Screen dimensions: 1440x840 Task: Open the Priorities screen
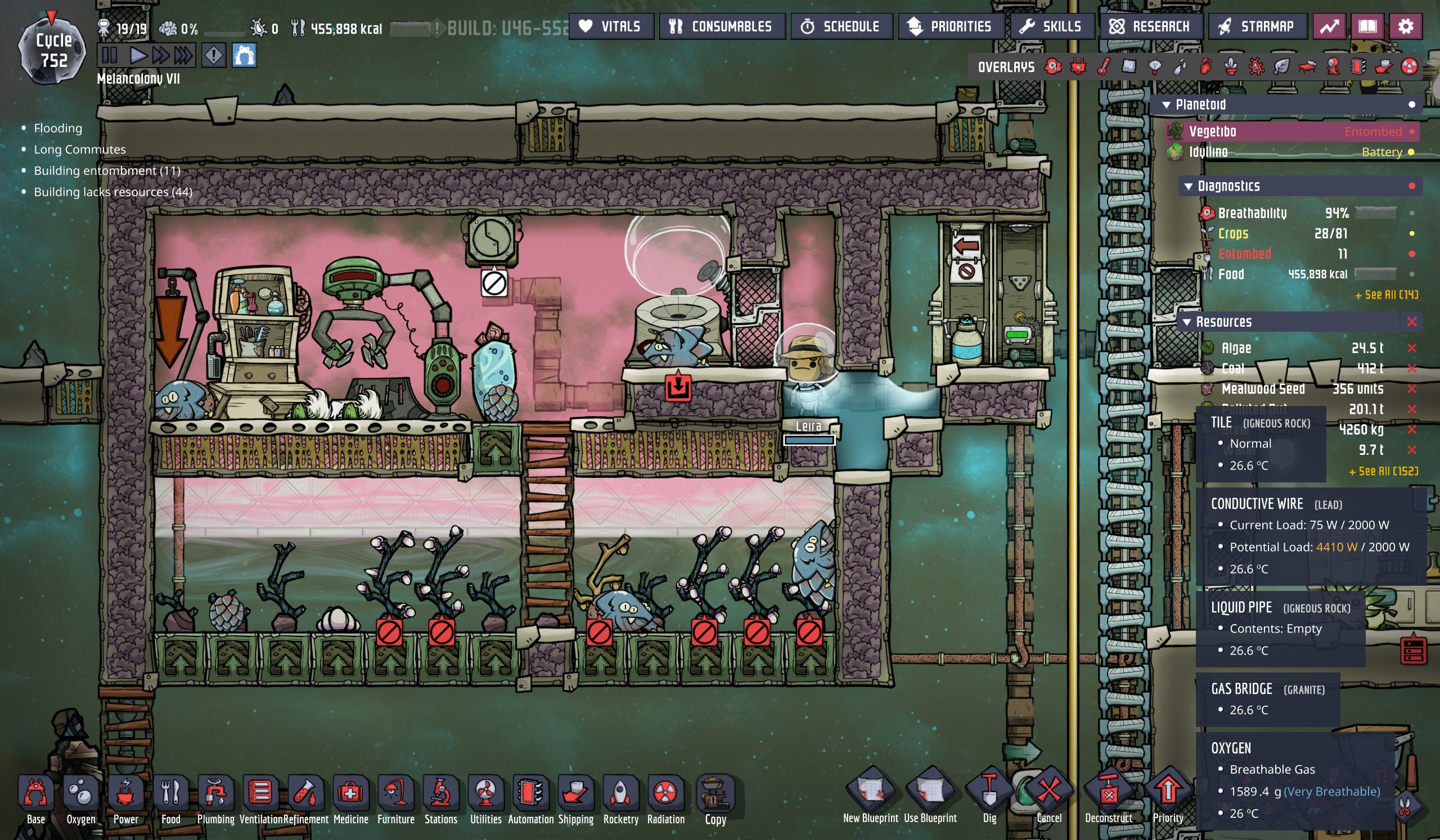(x=951, y=26)
